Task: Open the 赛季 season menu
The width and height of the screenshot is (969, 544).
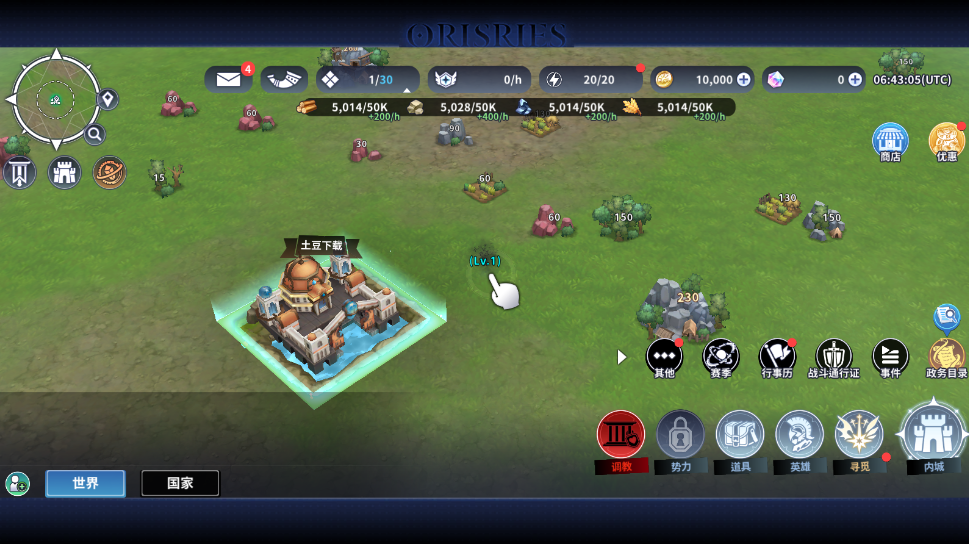Action: pos(721,356)
